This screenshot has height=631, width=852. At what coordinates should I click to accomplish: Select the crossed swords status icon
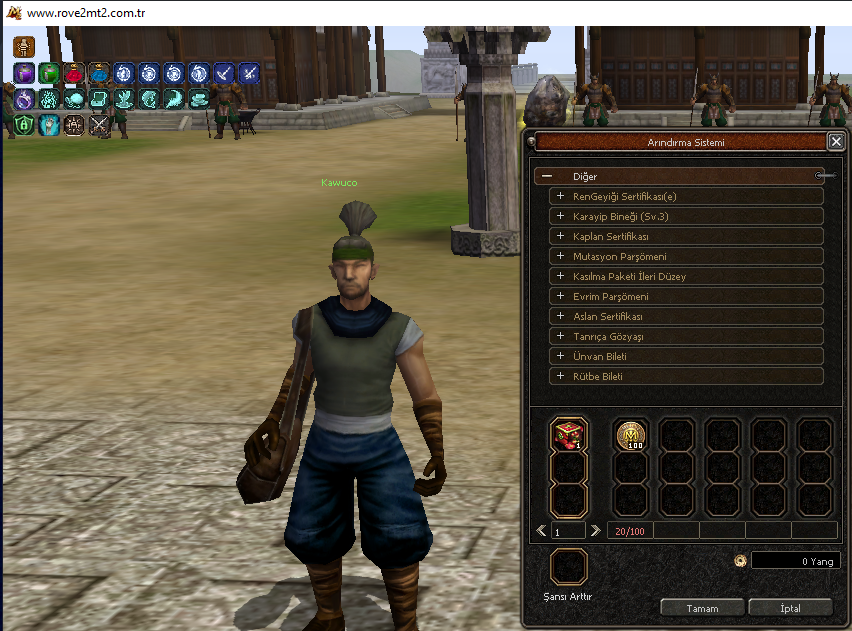click(100, 125)
